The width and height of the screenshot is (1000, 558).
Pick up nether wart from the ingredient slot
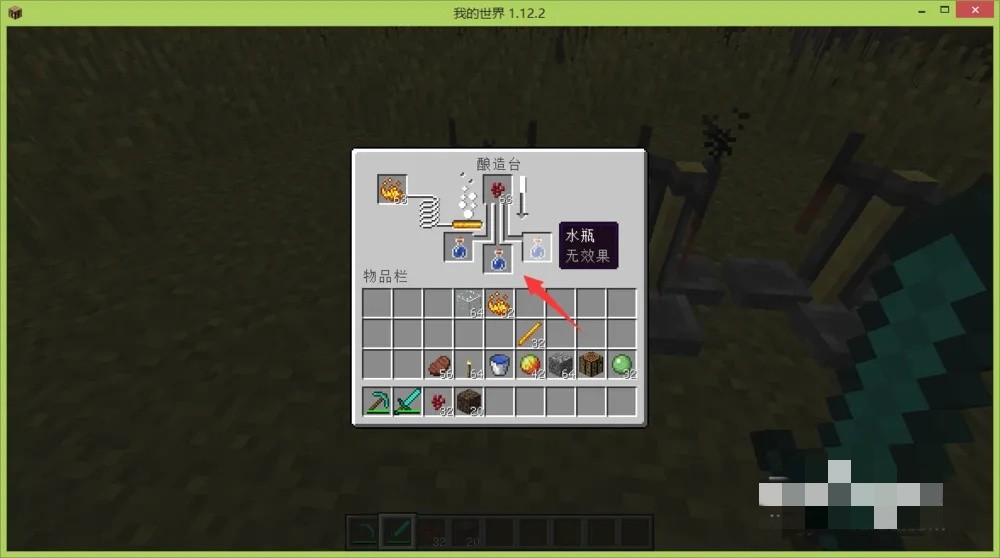click(x=498, y=189)
